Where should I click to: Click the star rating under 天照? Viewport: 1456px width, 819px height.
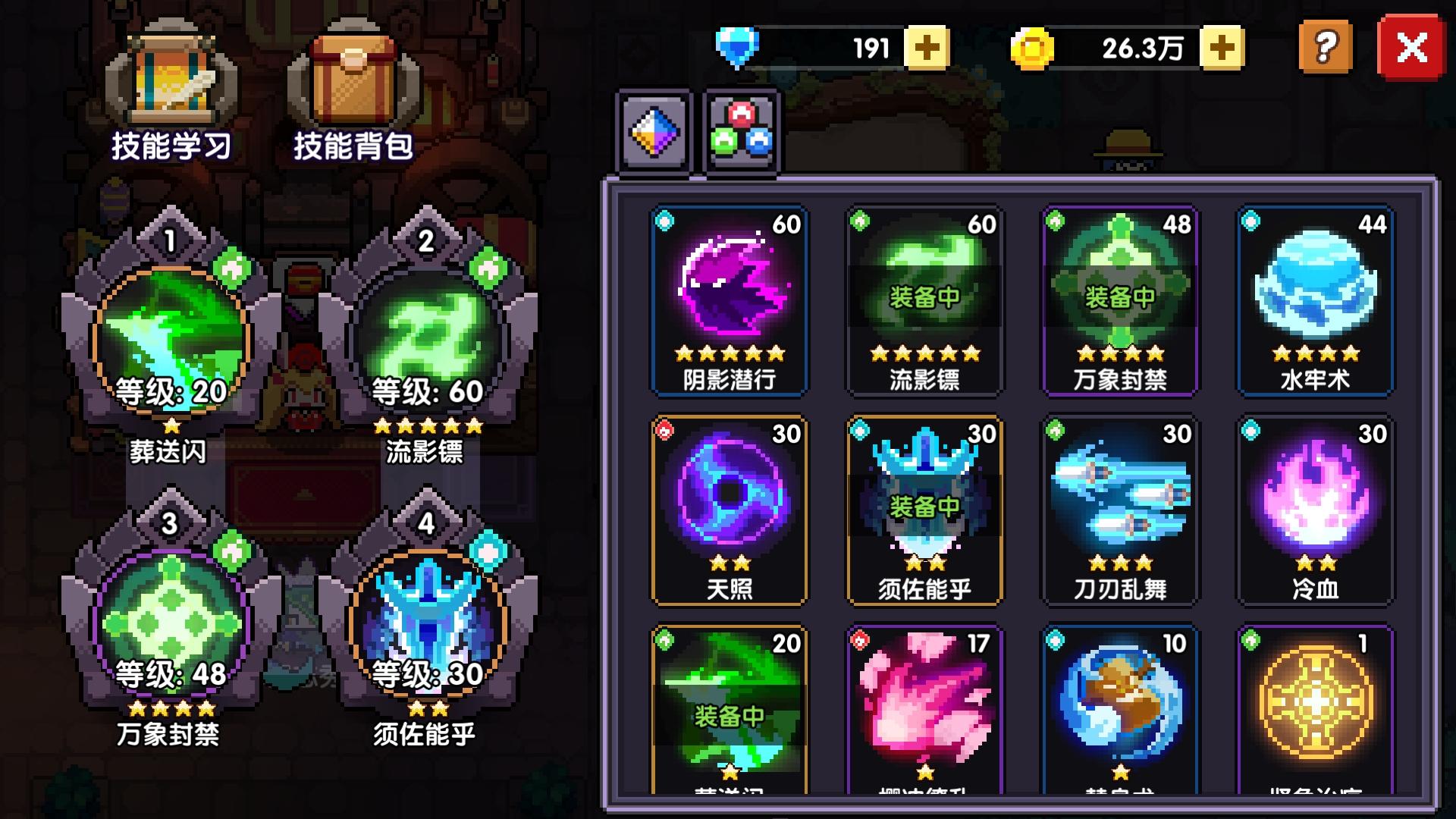[730, 564]
